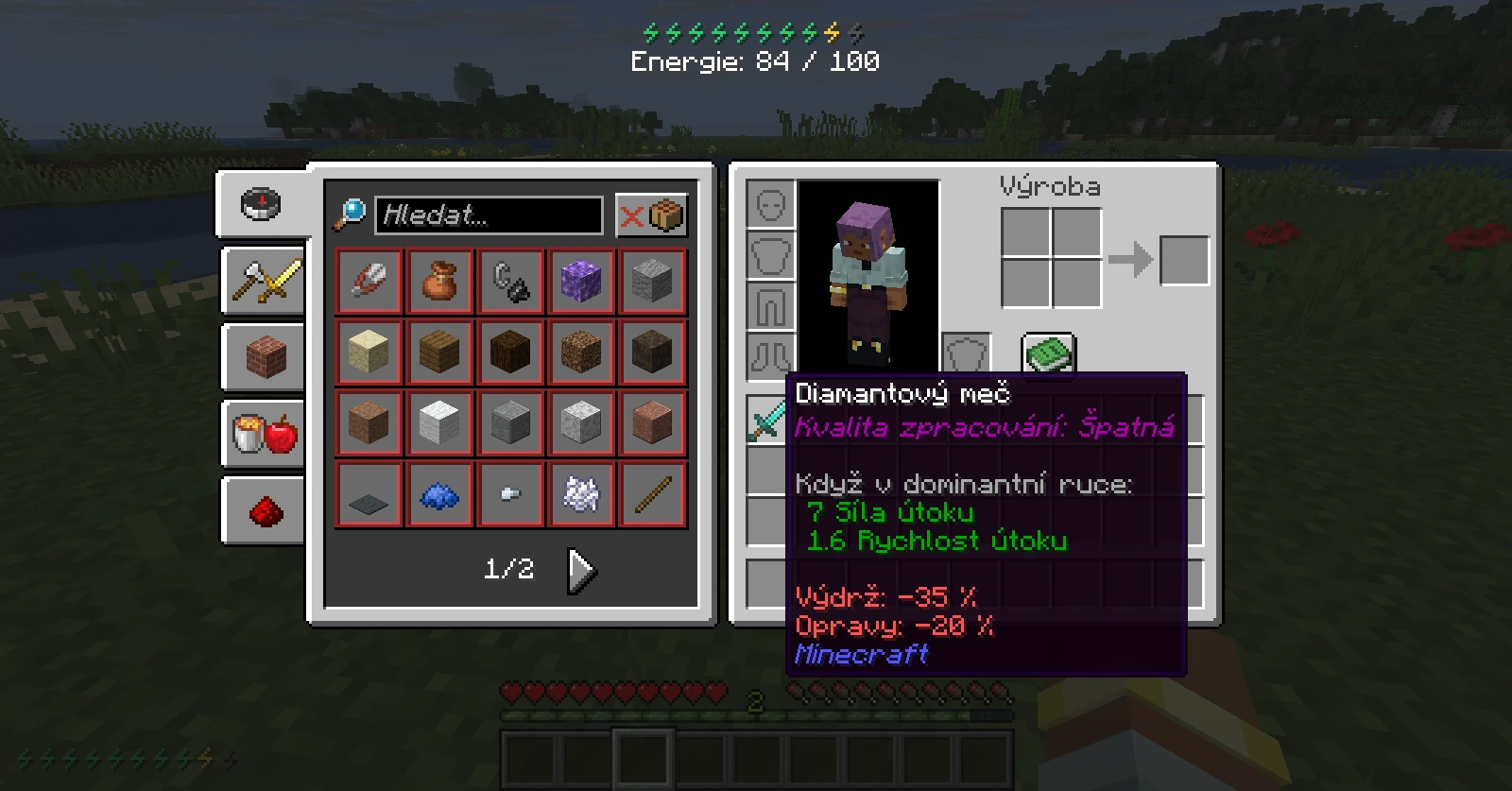
Task: Select the flint and steel
Action: [x=510, y=281]
